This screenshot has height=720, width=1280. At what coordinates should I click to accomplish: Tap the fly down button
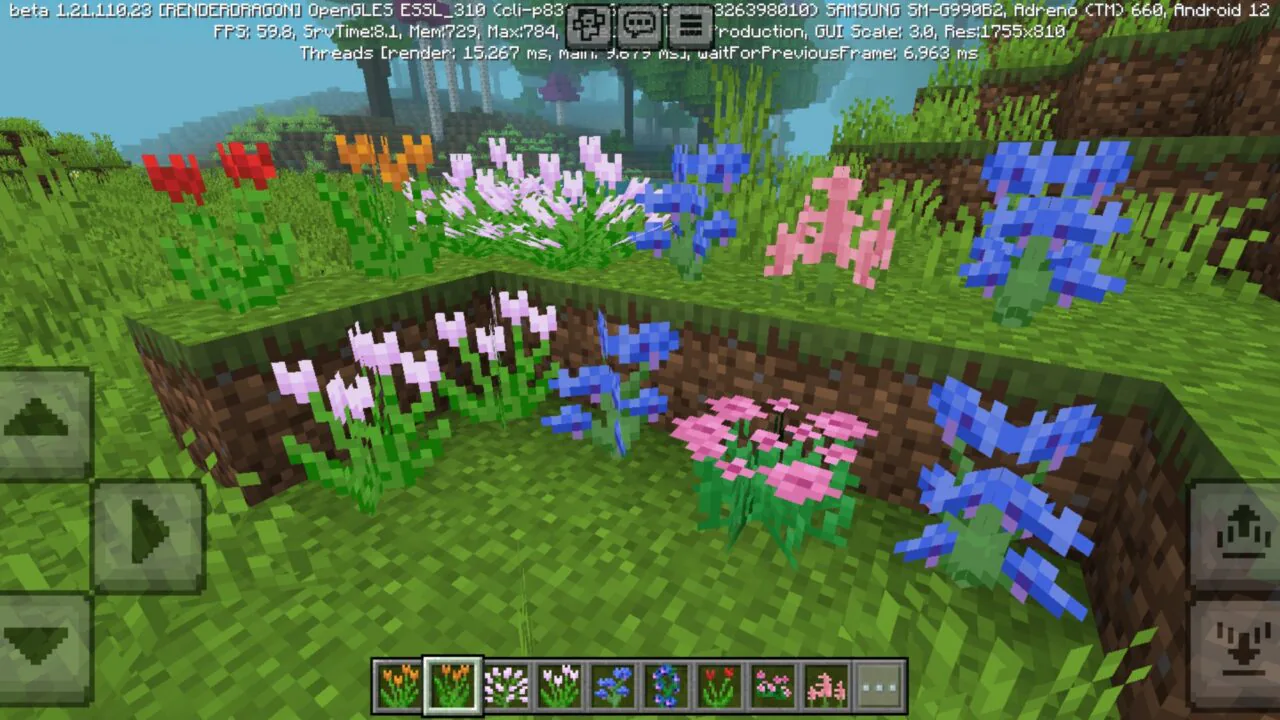tap(1237, 645)
